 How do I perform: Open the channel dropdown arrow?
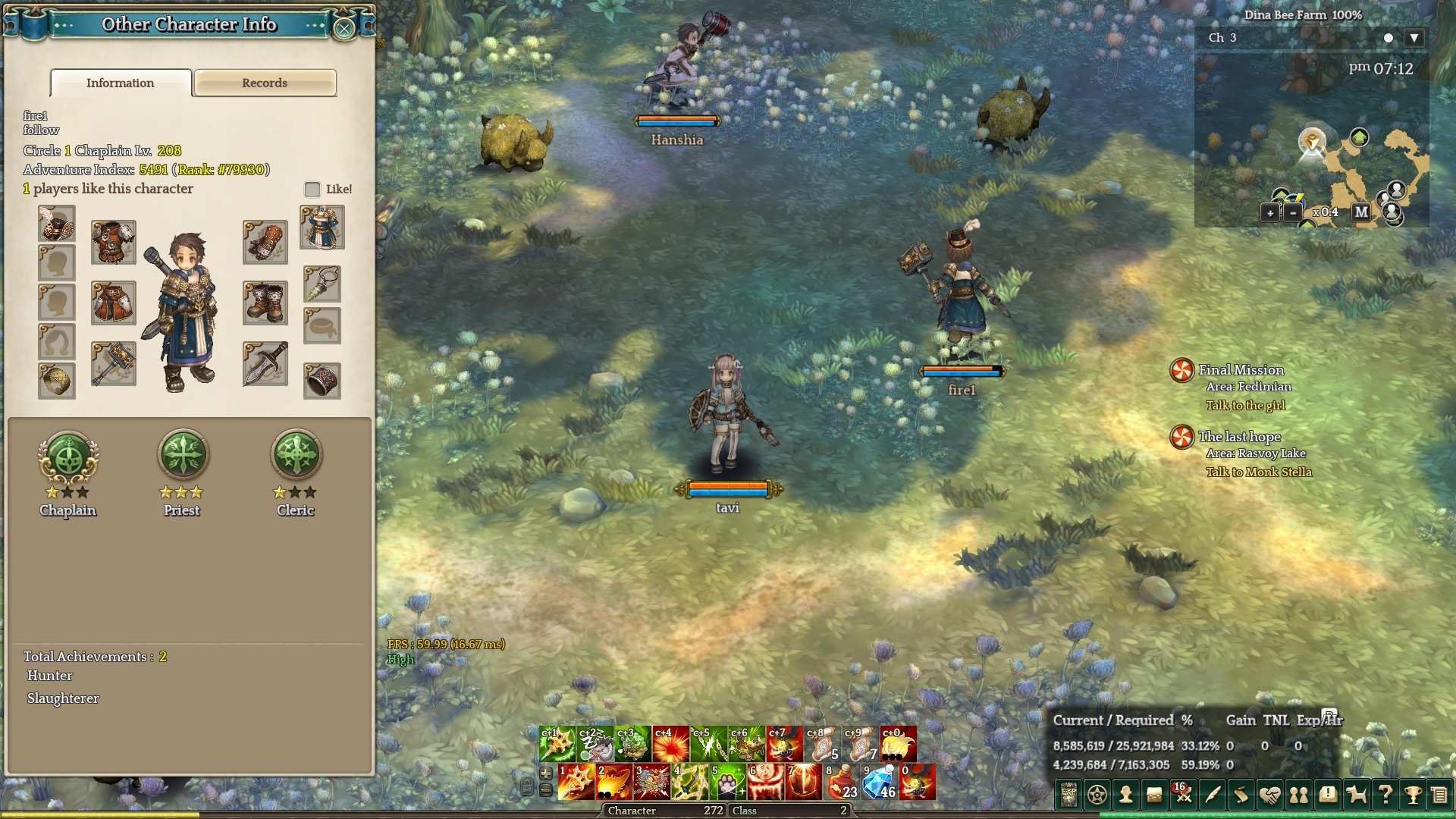pos(1414,38)
